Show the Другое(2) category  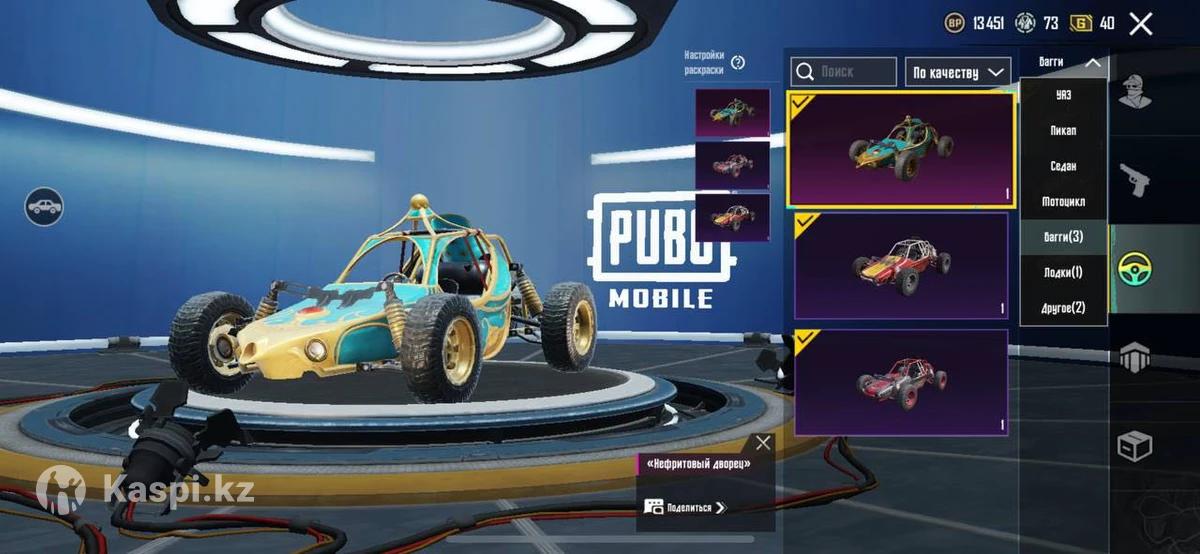tap(1063, 308)
